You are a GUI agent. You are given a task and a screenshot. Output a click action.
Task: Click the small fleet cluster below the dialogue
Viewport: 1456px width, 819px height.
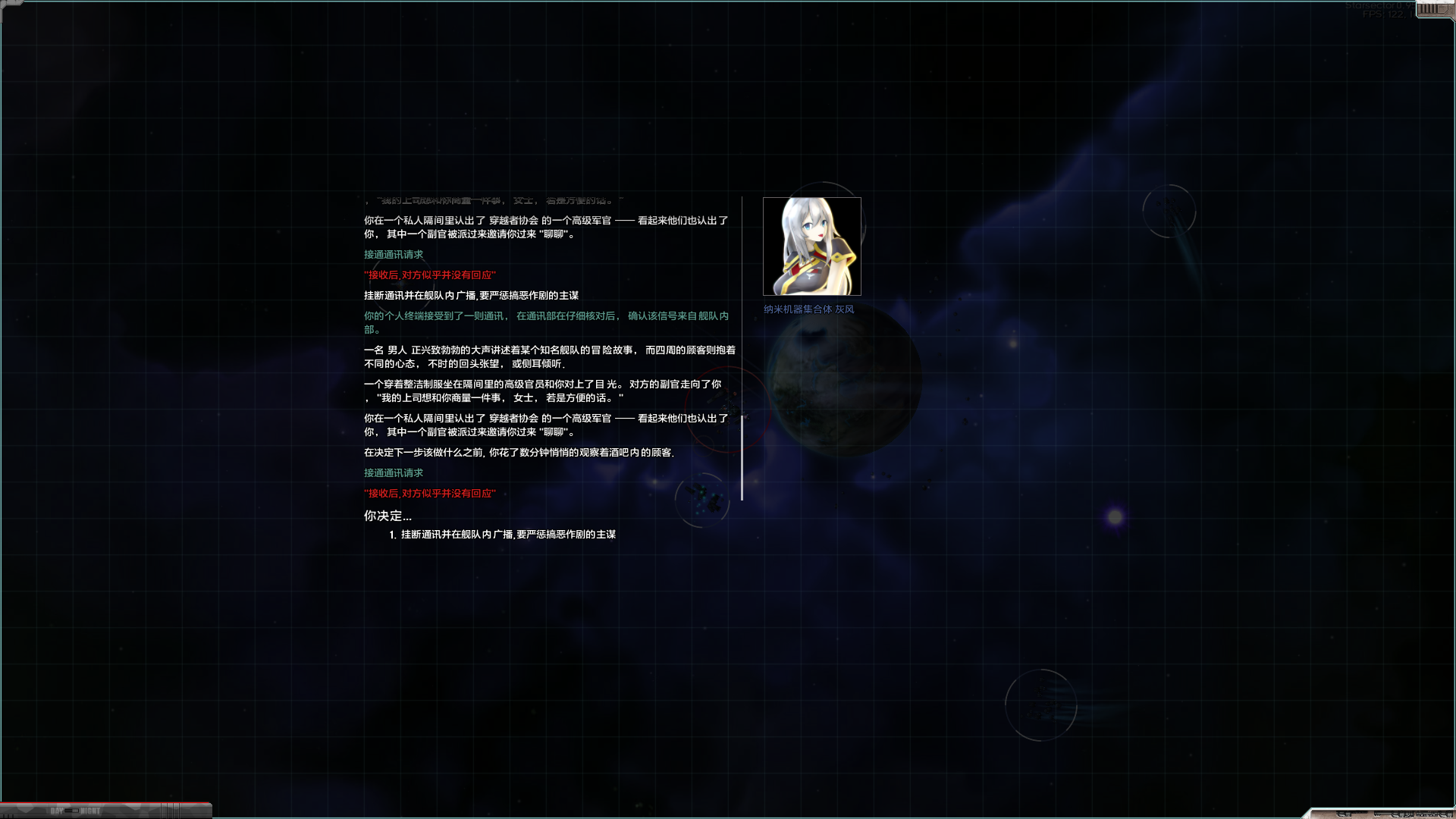click(x=701, y=498)
